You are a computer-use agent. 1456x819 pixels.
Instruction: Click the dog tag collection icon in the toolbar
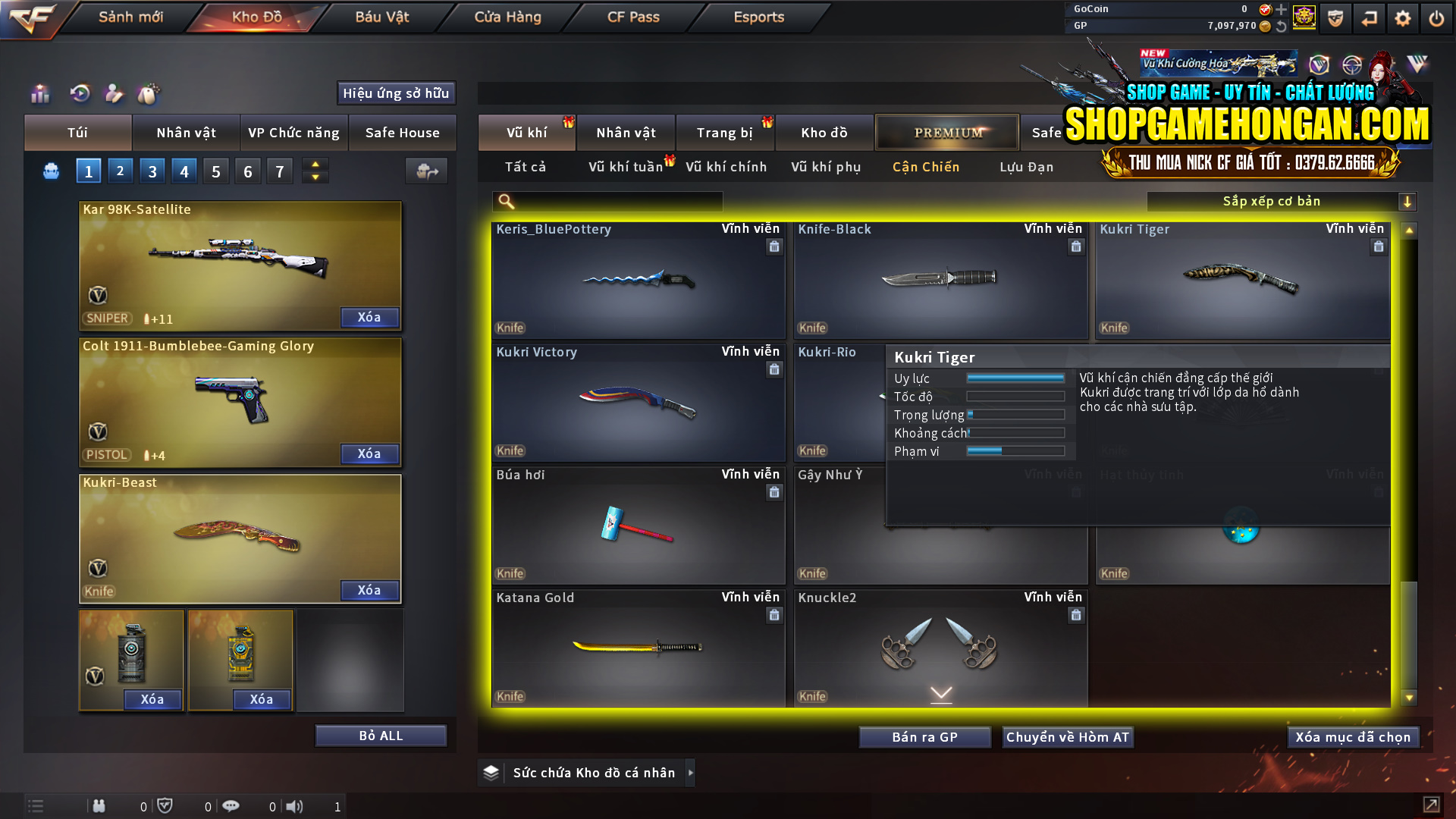[149, 94]
